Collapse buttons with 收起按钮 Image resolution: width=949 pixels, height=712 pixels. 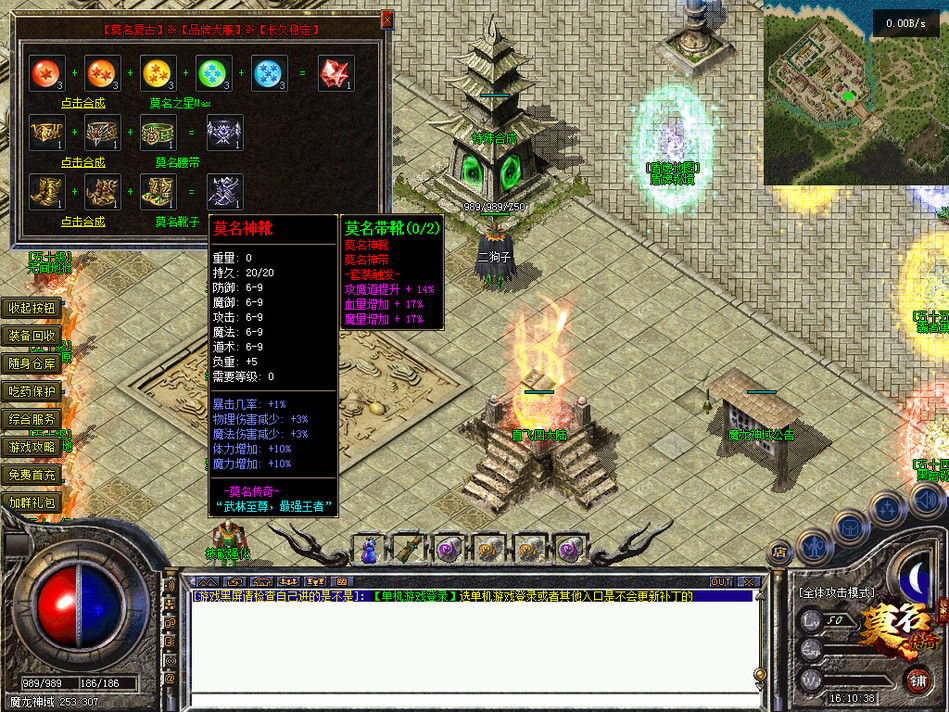pyautogui.click(x=32, y=308)
